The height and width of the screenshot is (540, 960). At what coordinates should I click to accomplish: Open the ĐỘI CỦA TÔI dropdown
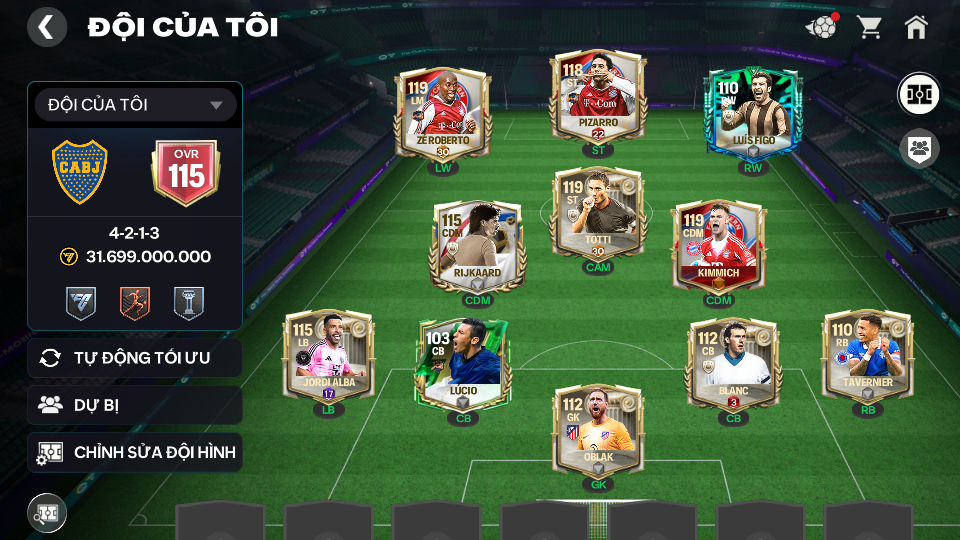(135, 105)
